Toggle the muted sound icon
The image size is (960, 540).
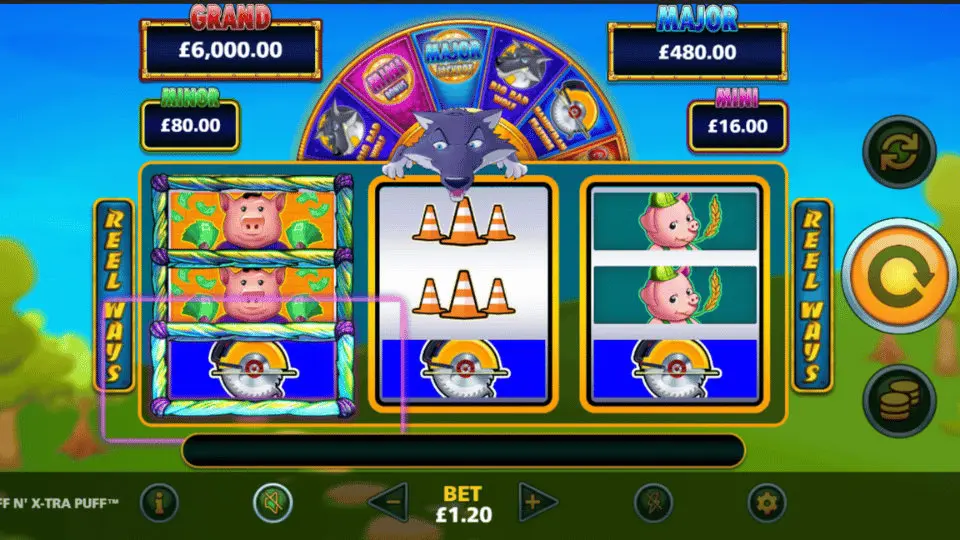[272, 502]
